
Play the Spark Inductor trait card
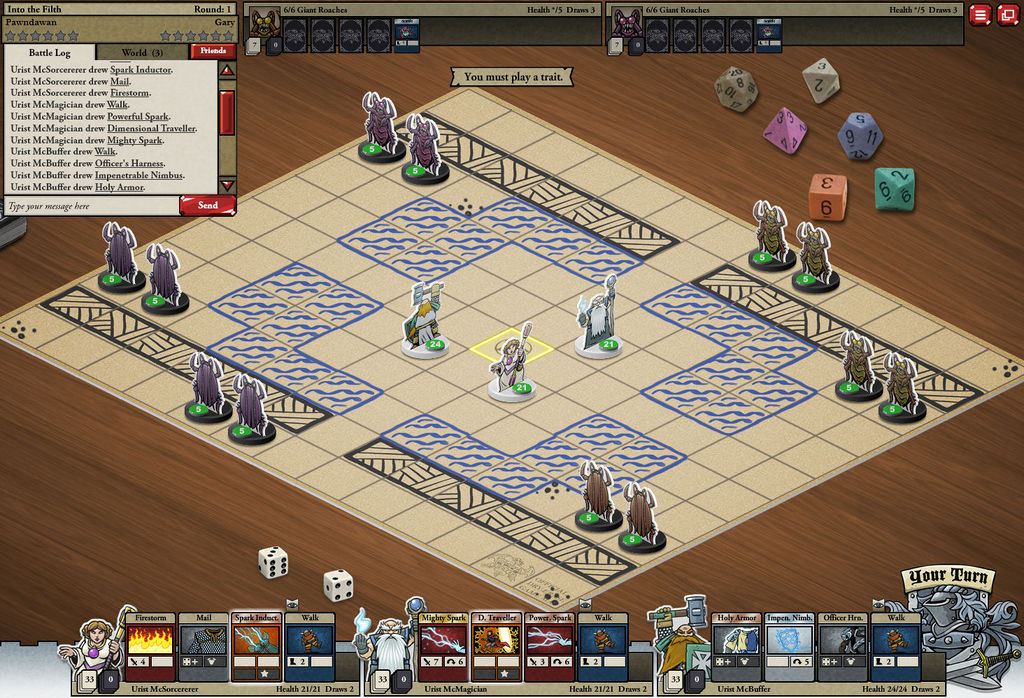point(256,647)
